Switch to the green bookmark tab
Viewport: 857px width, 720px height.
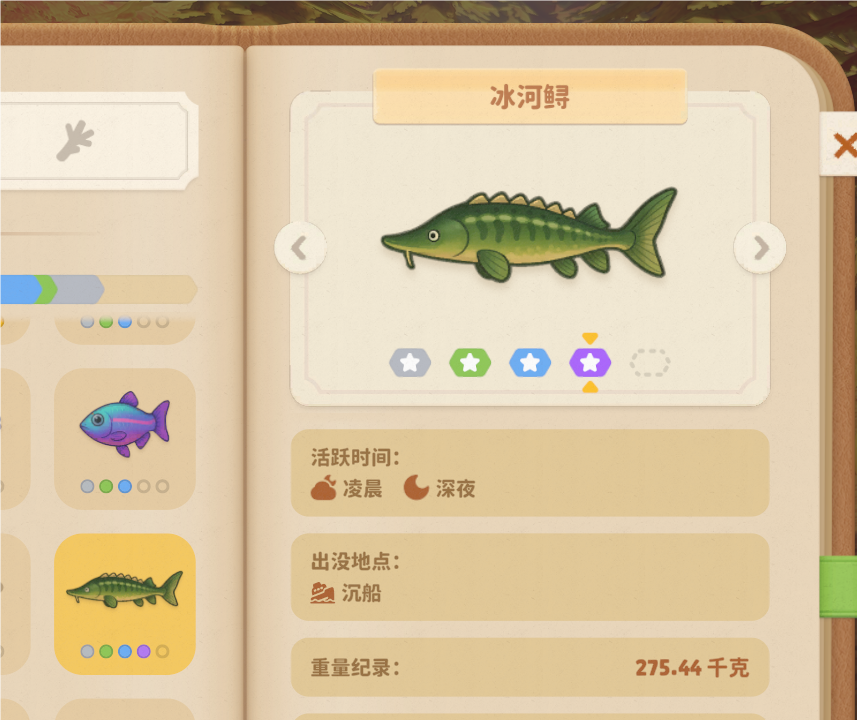(840, 587)
